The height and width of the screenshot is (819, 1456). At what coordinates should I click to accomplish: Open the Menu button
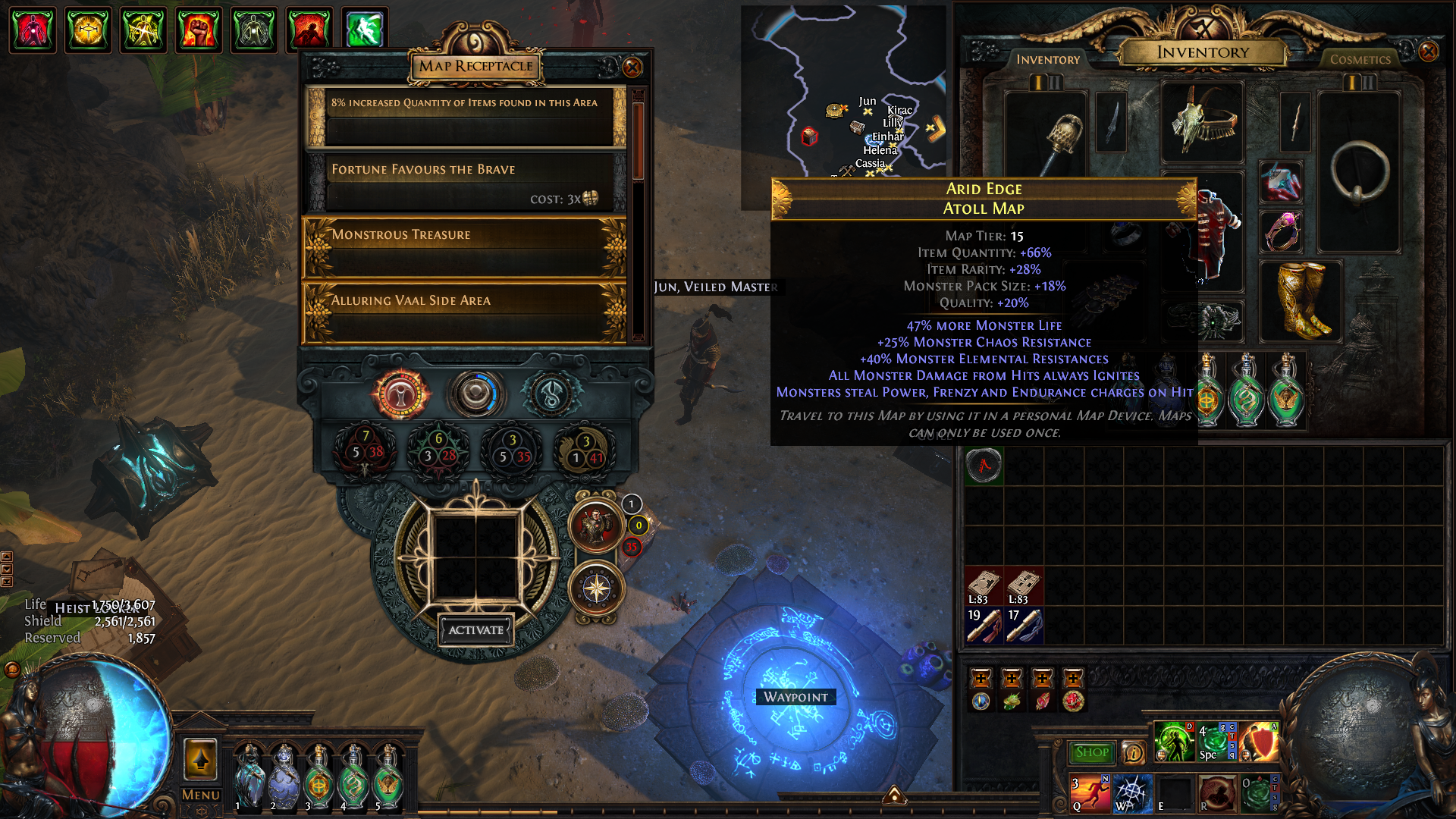(200, 795)
